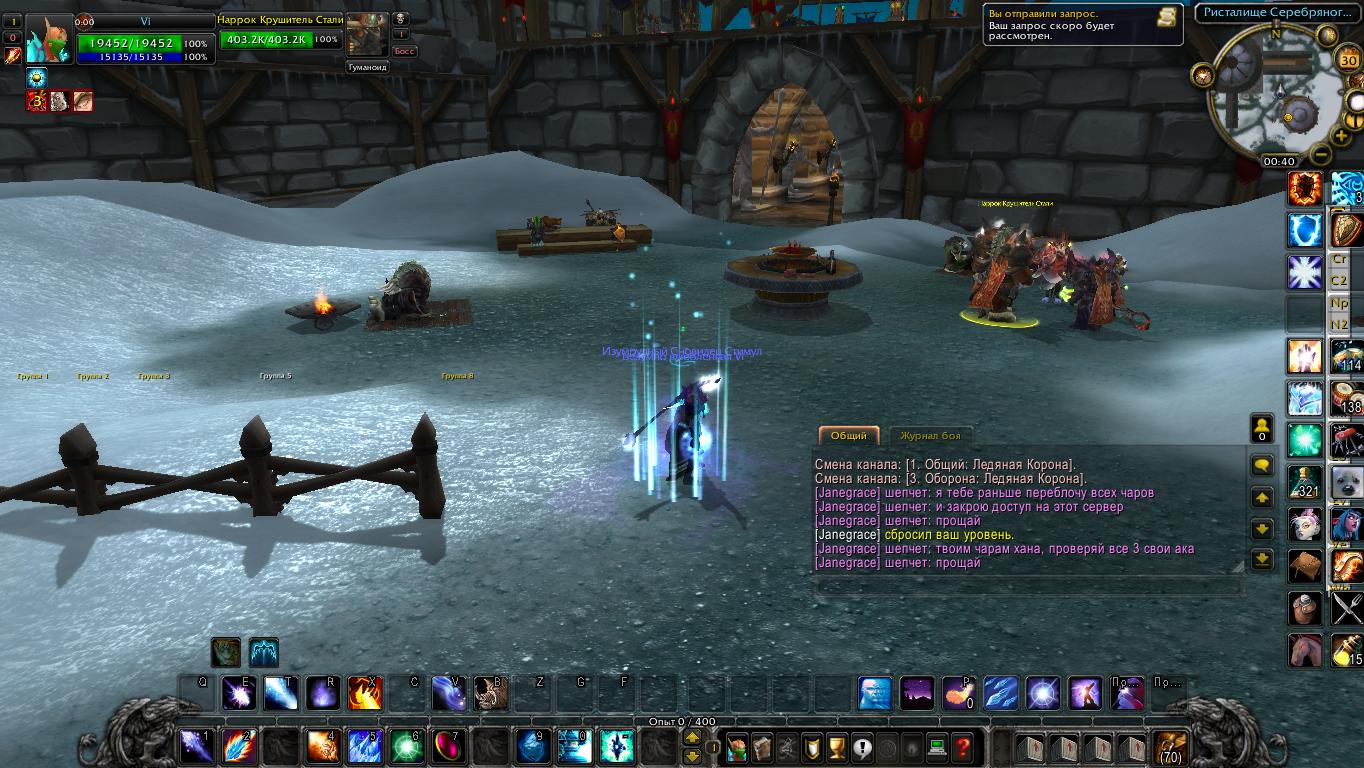Open the Журнал боя combat log tab
This screenshot has height=768, width=1364.
pyautogui.click(x=929, y=436)
